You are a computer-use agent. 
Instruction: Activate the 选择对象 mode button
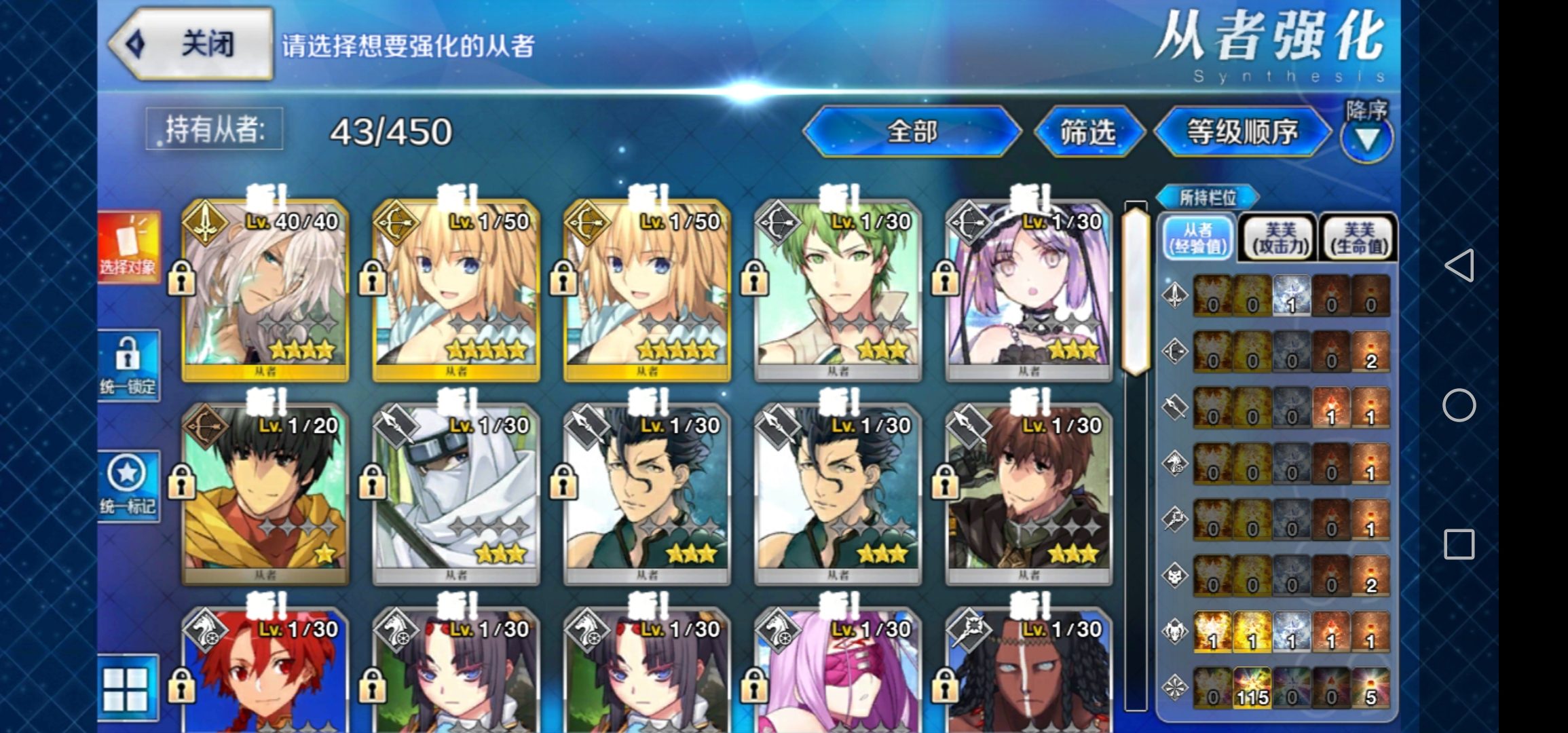pos(128,247)
